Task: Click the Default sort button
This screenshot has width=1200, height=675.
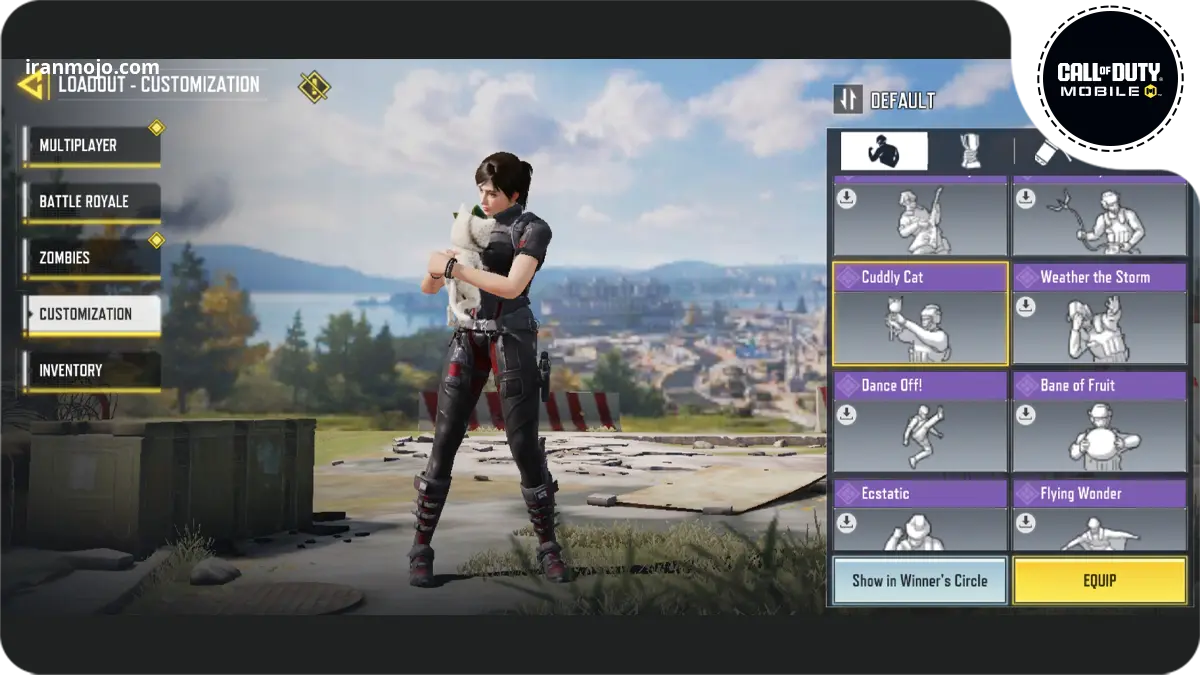Action: (886, 100)
